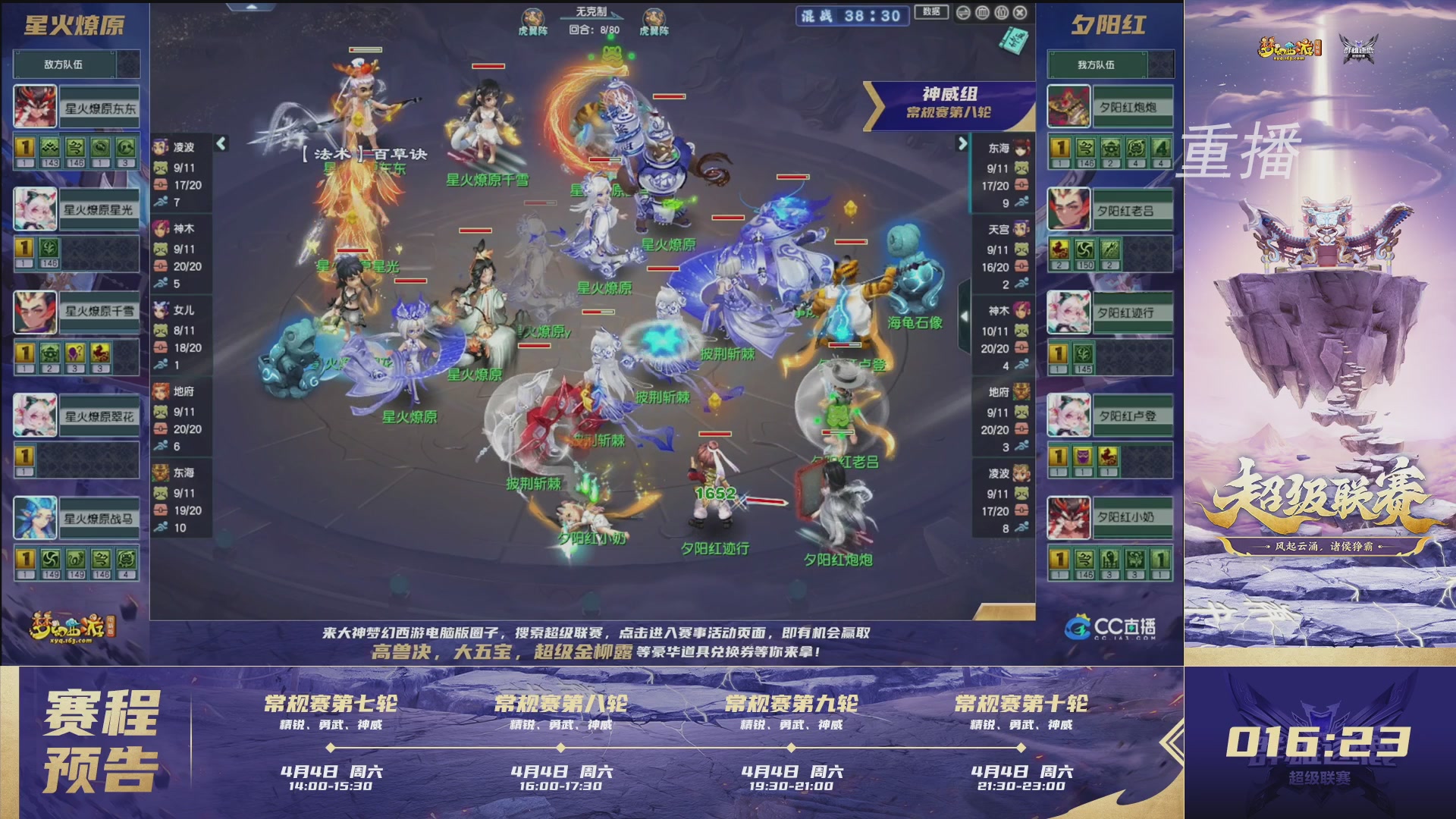Click the camera swap icon beside 数据
The image size is (1456, 819).
(x=963, y=12)
